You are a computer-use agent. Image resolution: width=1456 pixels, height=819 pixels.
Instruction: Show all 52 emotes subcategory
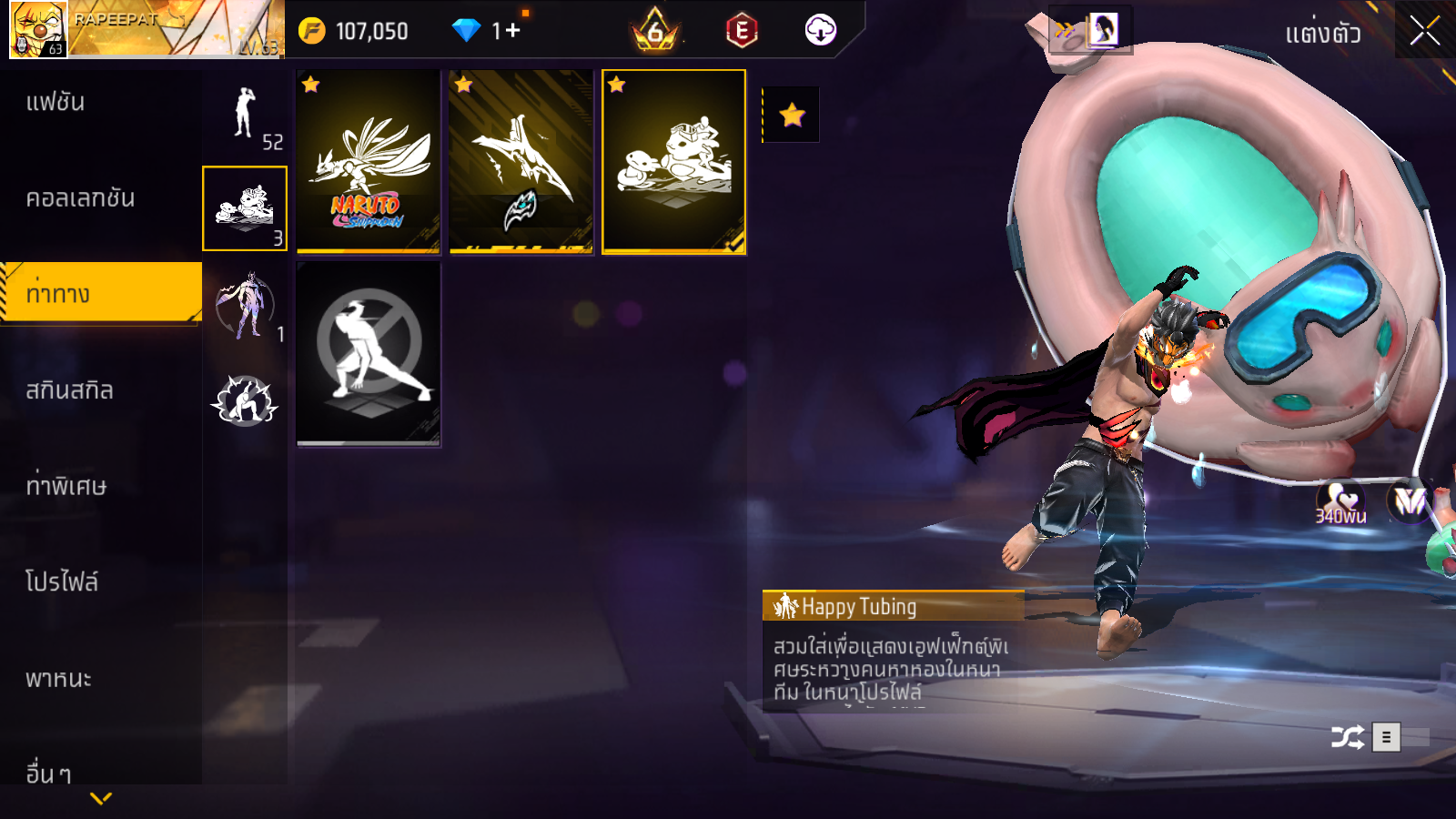coord(245,115)
